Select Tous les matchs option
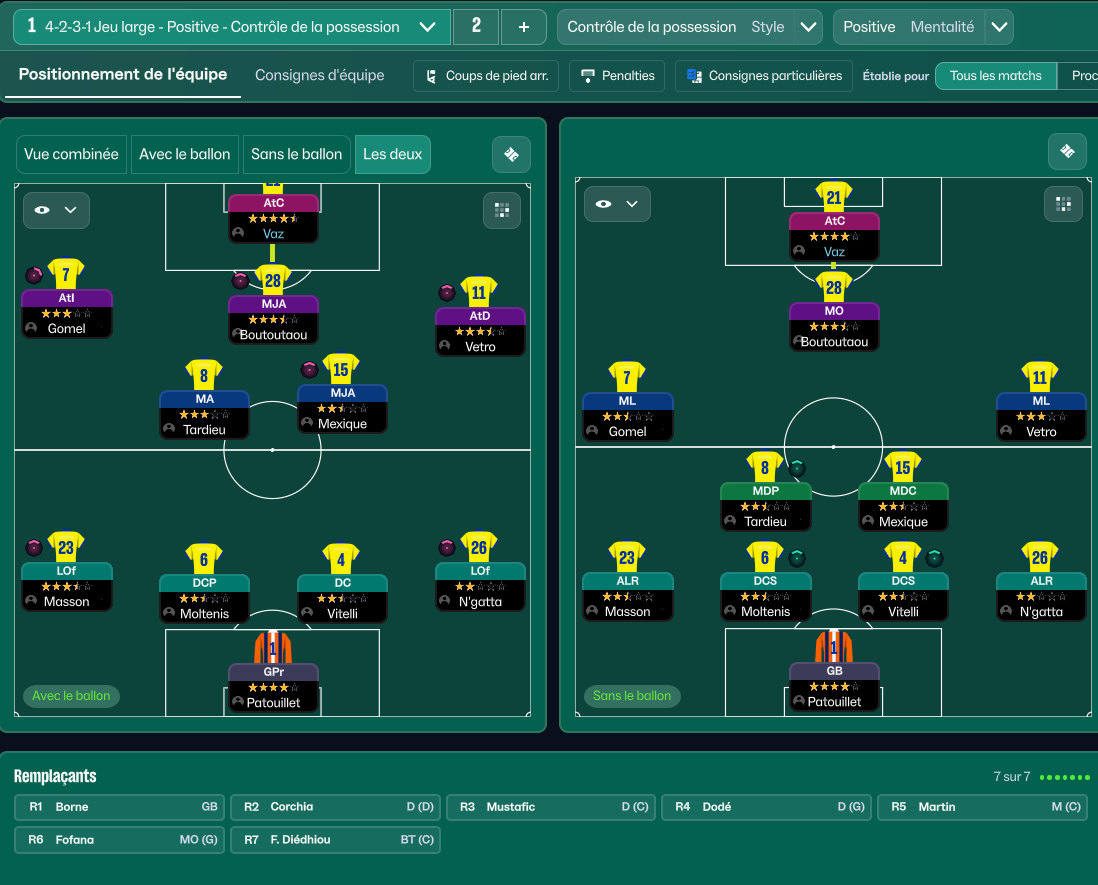The width and height of the screenshot is (1098, 885). [995, 76]
